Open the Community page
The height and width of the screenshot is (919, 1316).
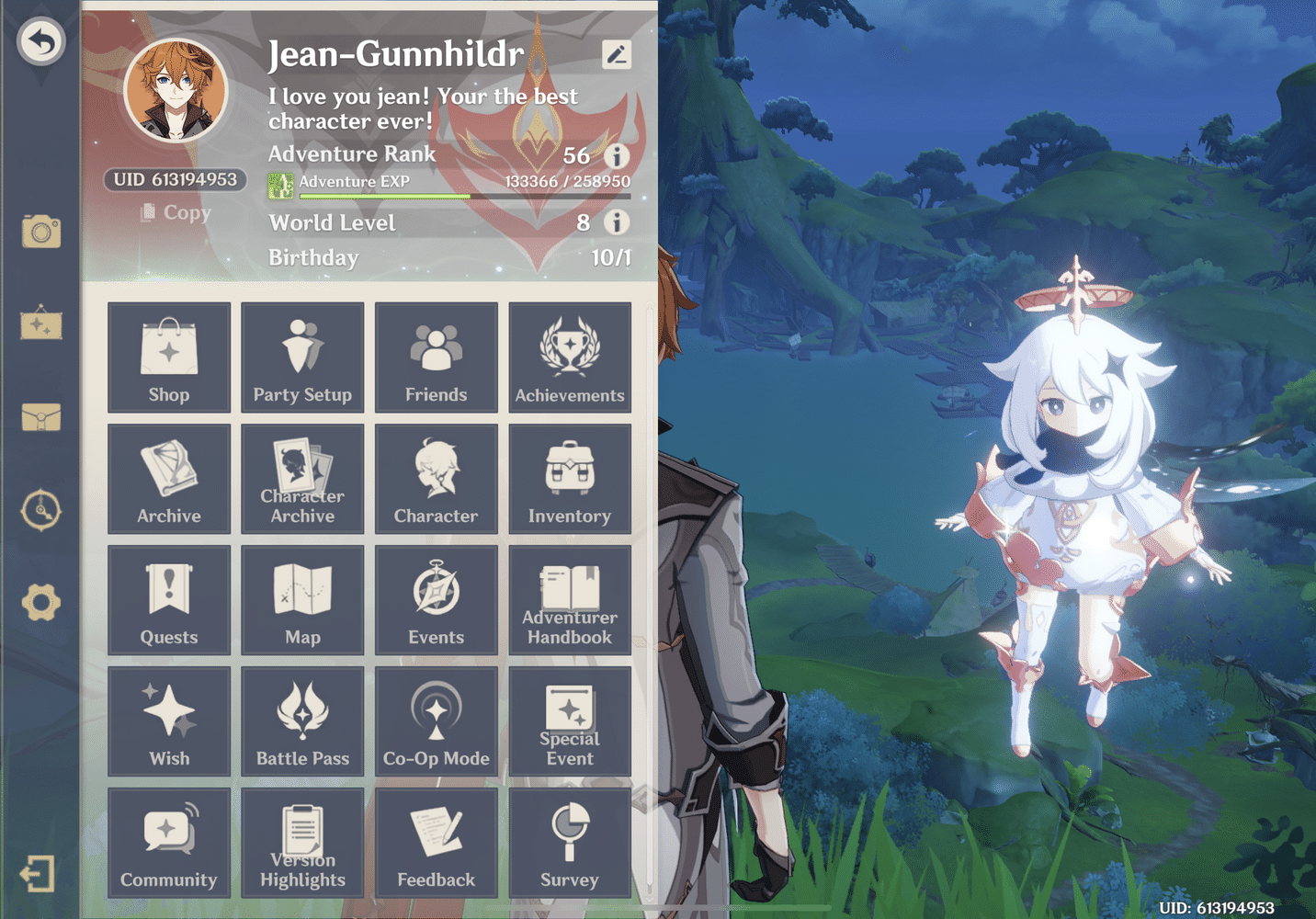(x=169, y=842)
